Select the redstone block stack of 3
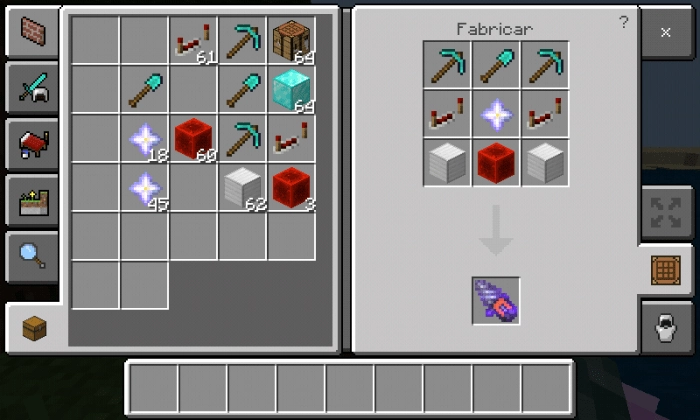The height and width of the screenshot is (420, 700). point(291,187)
